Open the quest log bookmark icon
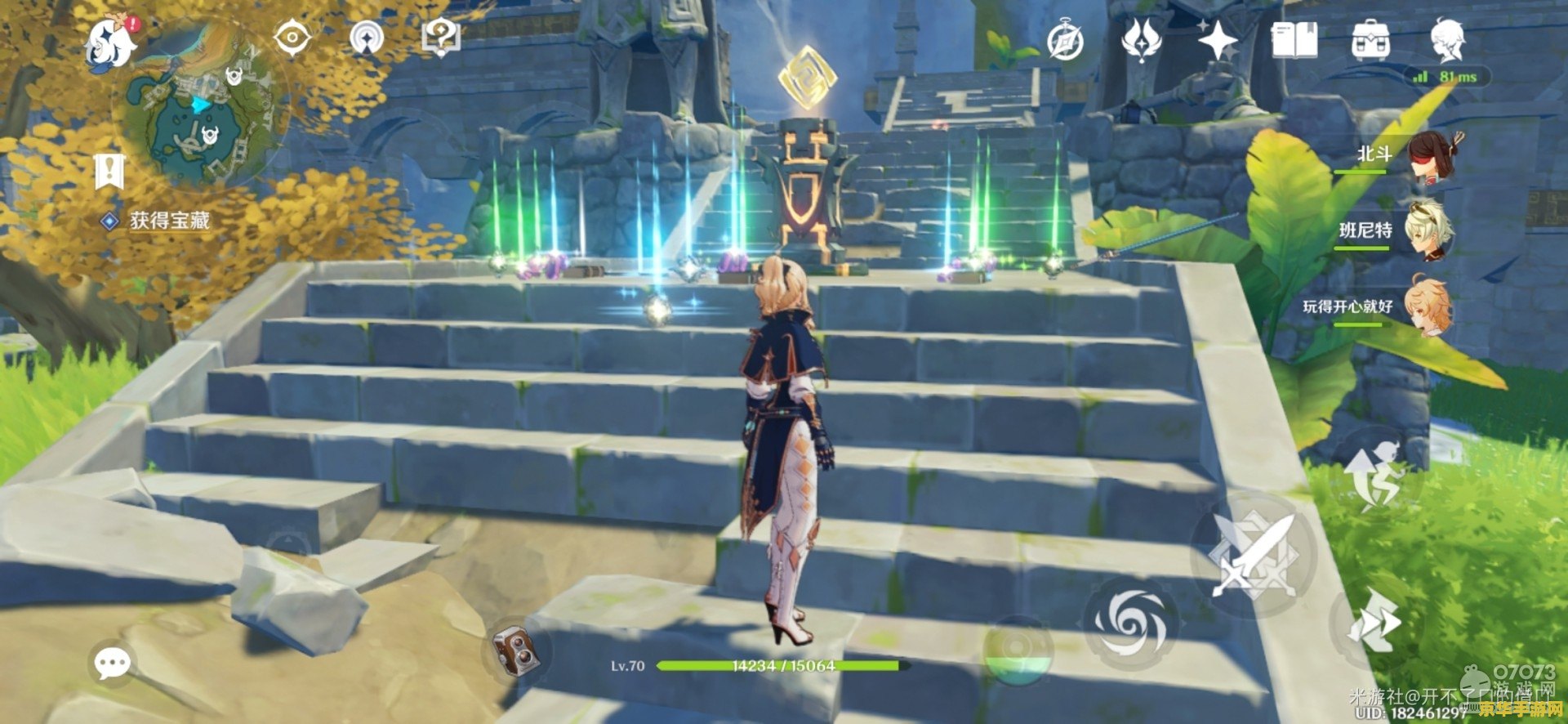The width and height of the screenshot is (1568, 724). click(109, 170)
